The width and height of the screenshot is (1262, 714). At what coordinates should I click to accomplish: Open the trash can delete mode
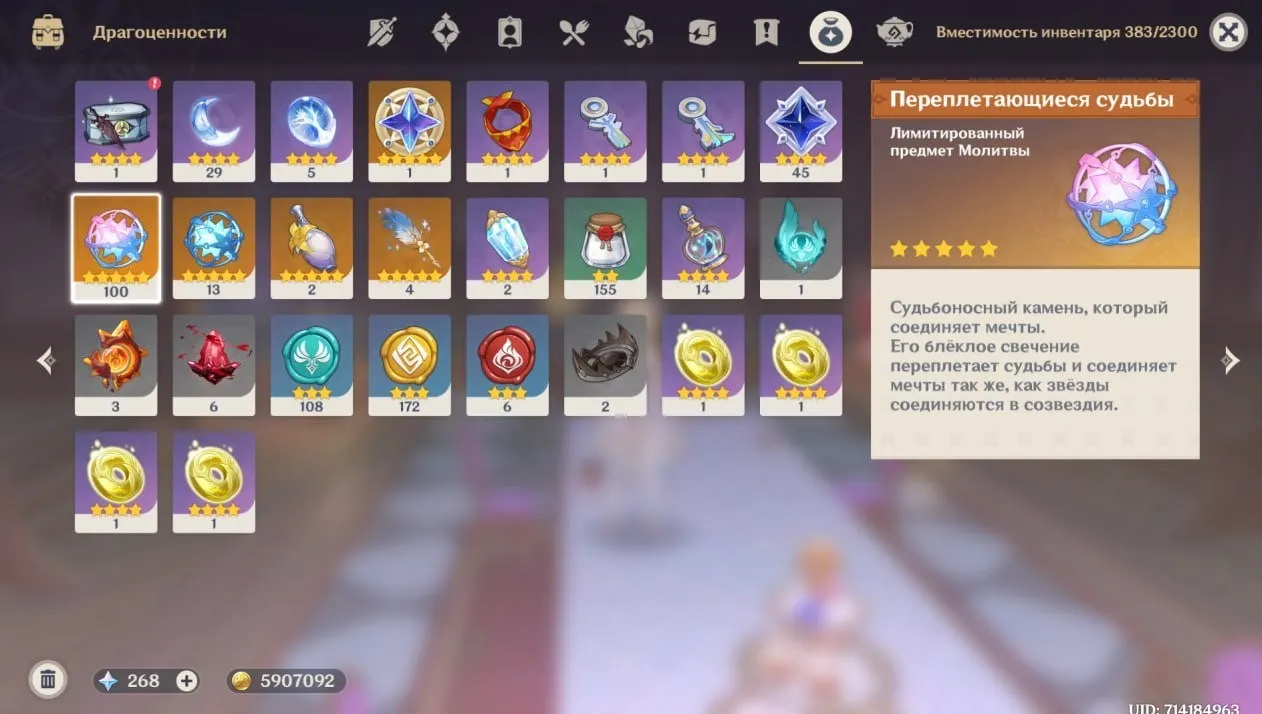point(47,680)
